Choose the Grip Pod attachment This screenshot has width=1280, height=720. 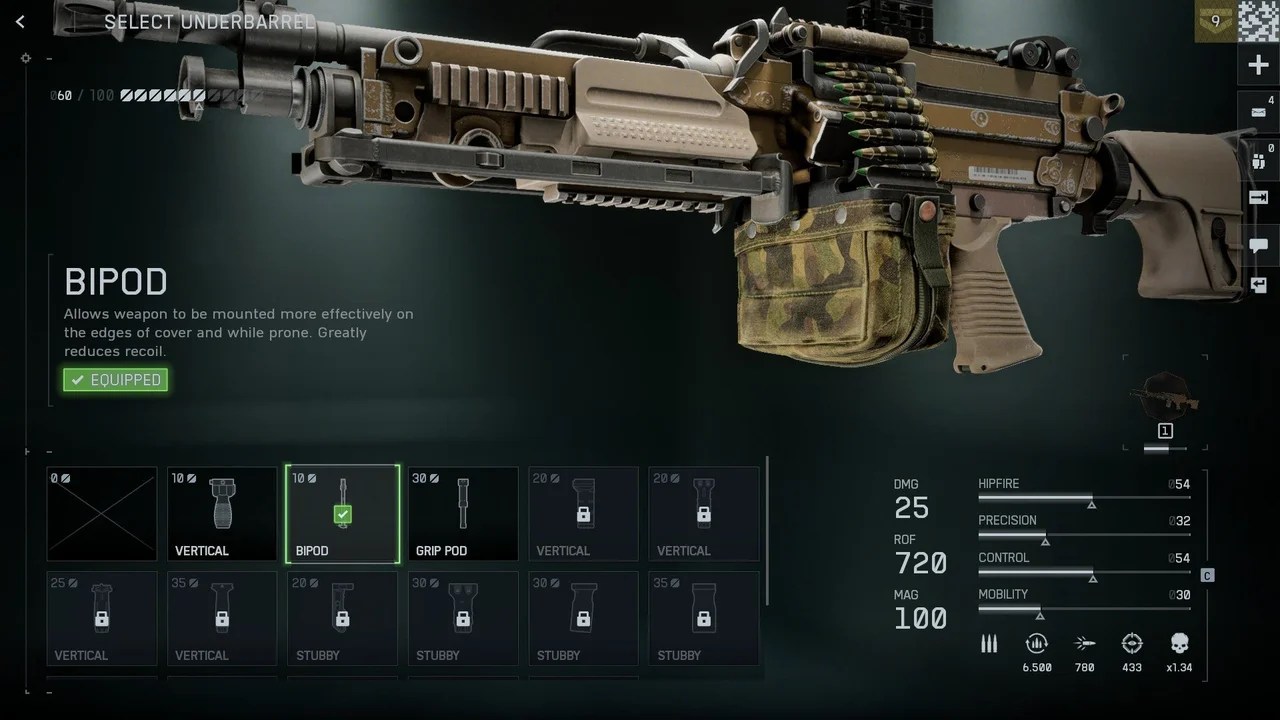[463, 513]
